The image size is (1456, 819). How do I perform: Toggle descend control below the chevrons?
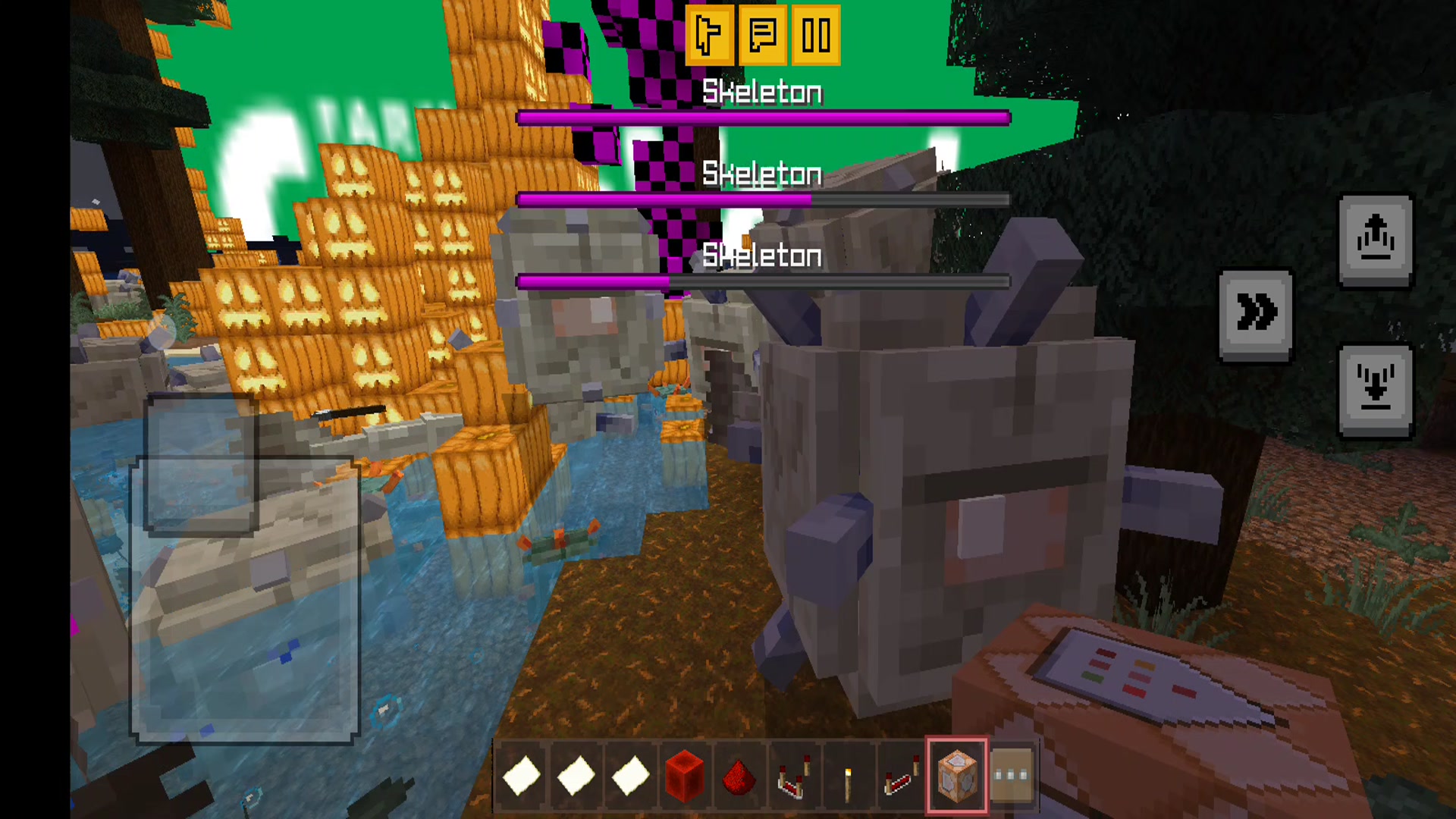1376,388
